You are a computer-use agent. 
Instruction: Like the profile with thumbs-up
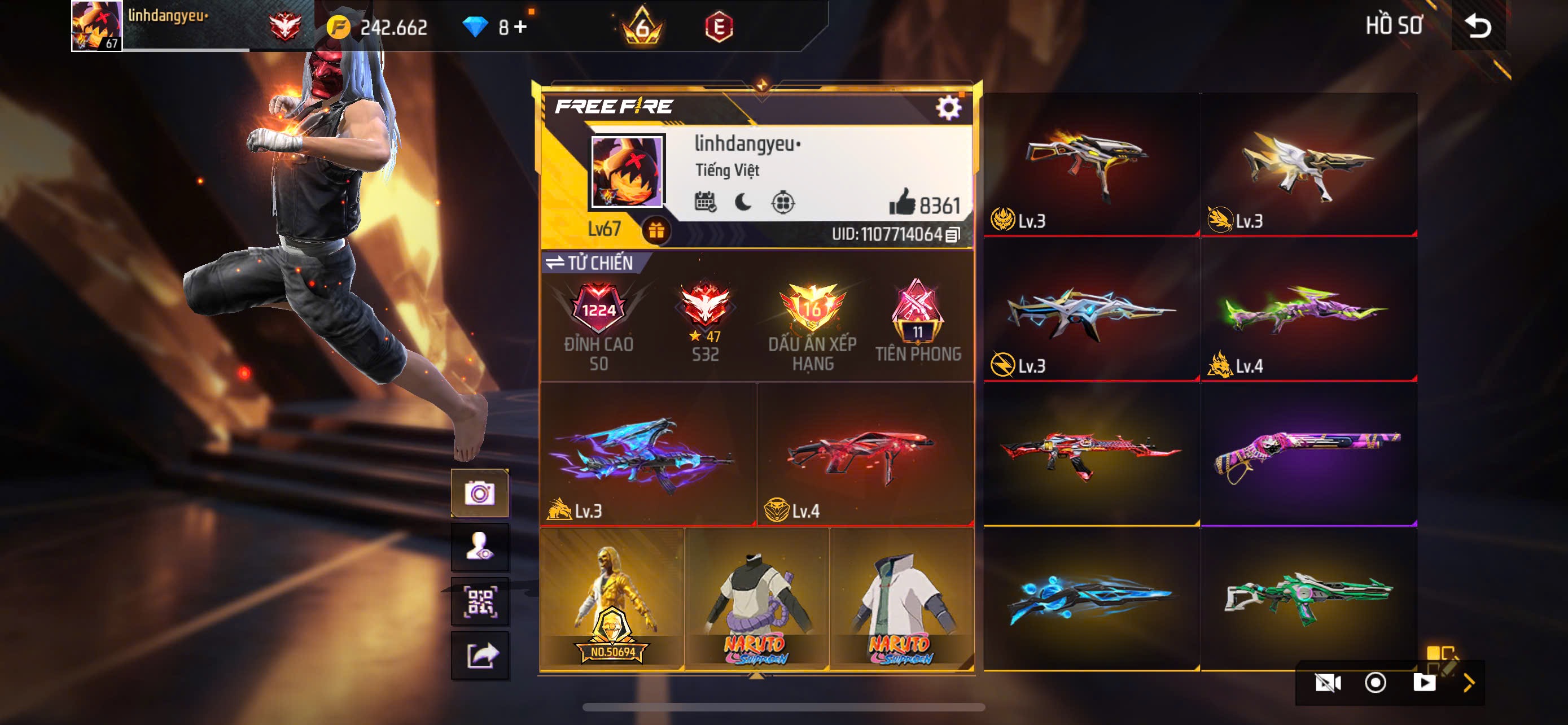902,202
